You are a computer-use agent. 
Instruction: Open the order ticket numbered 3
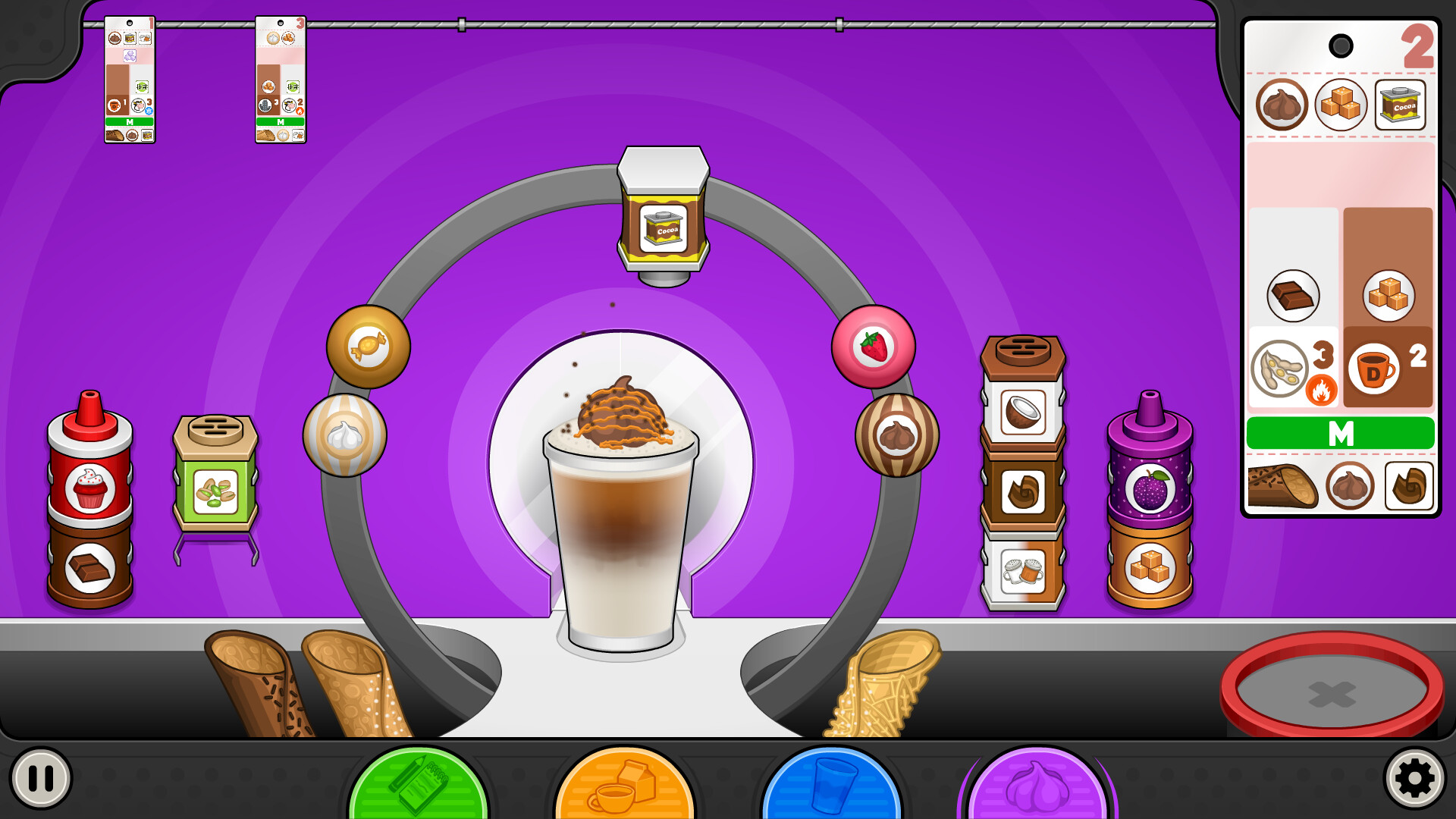tap(281, 80)
